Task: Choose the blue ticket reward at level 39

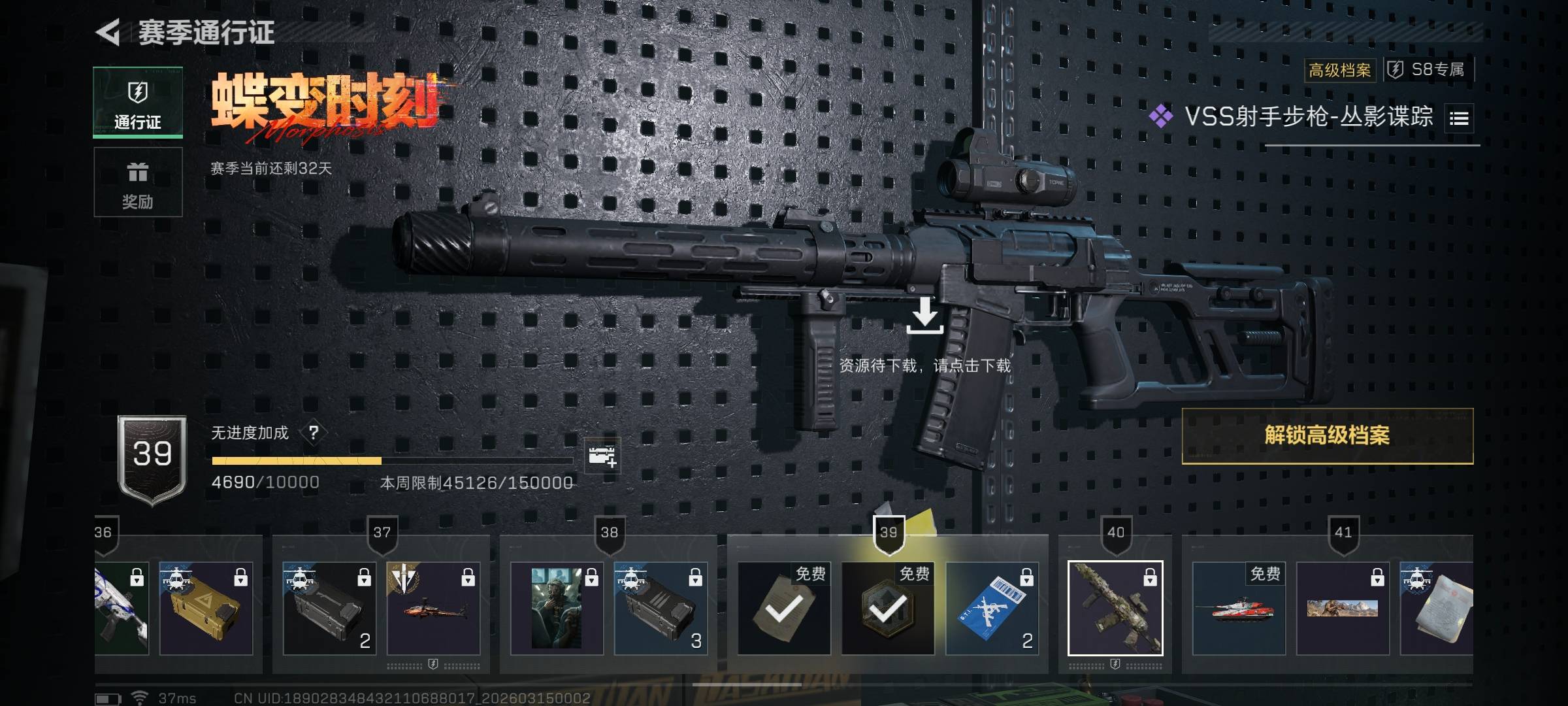Action: click(x=992, y=608)
